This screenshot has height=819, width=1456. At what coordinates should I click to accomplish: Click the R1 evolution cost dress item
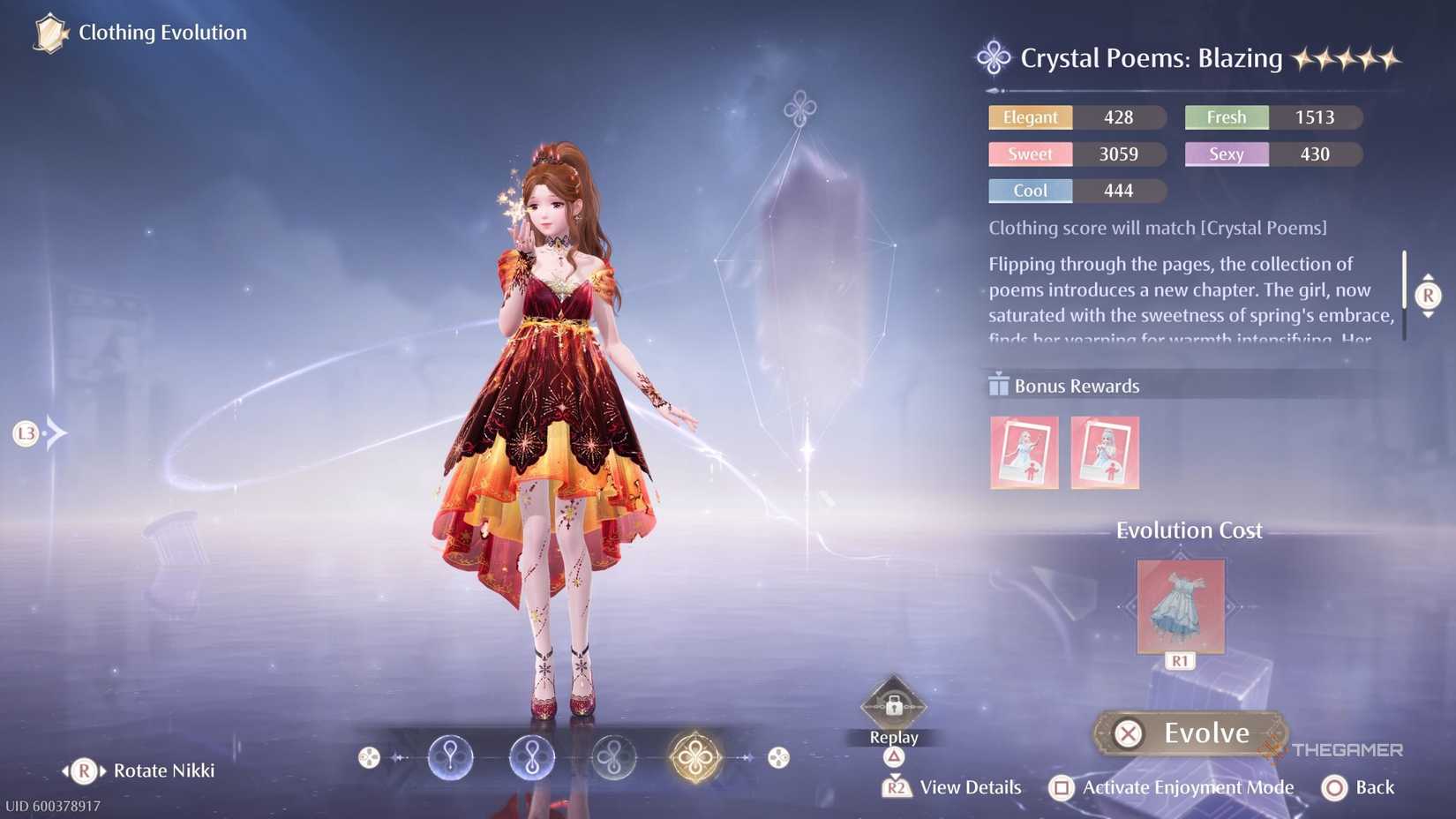coord(1181,606)
